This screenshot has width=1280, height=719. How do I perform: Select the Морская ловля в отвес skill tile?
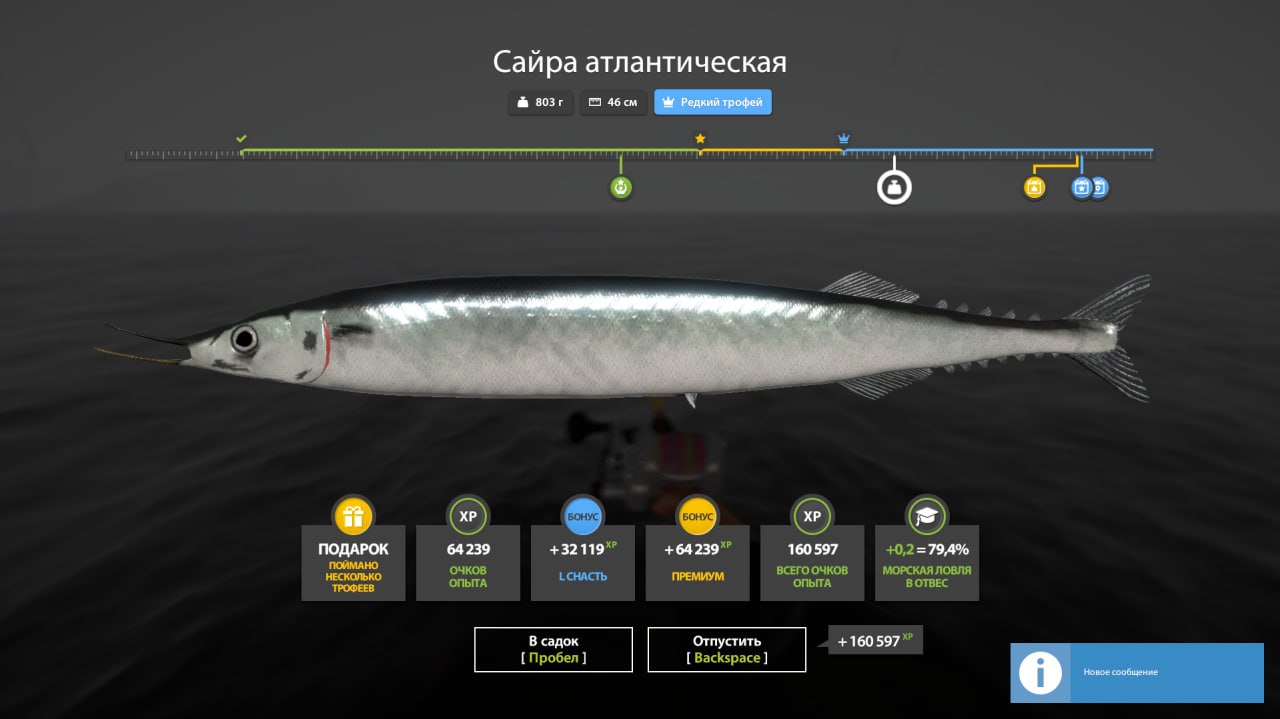pos(927,561)
